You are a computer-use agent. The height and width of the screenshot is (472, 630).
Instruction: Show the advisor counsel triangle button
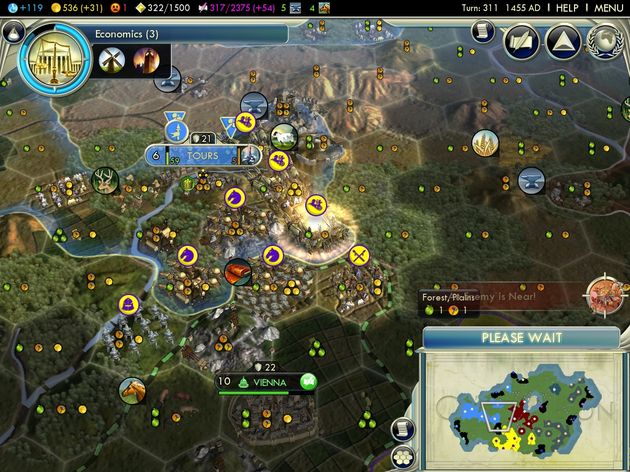coord(563,40)
